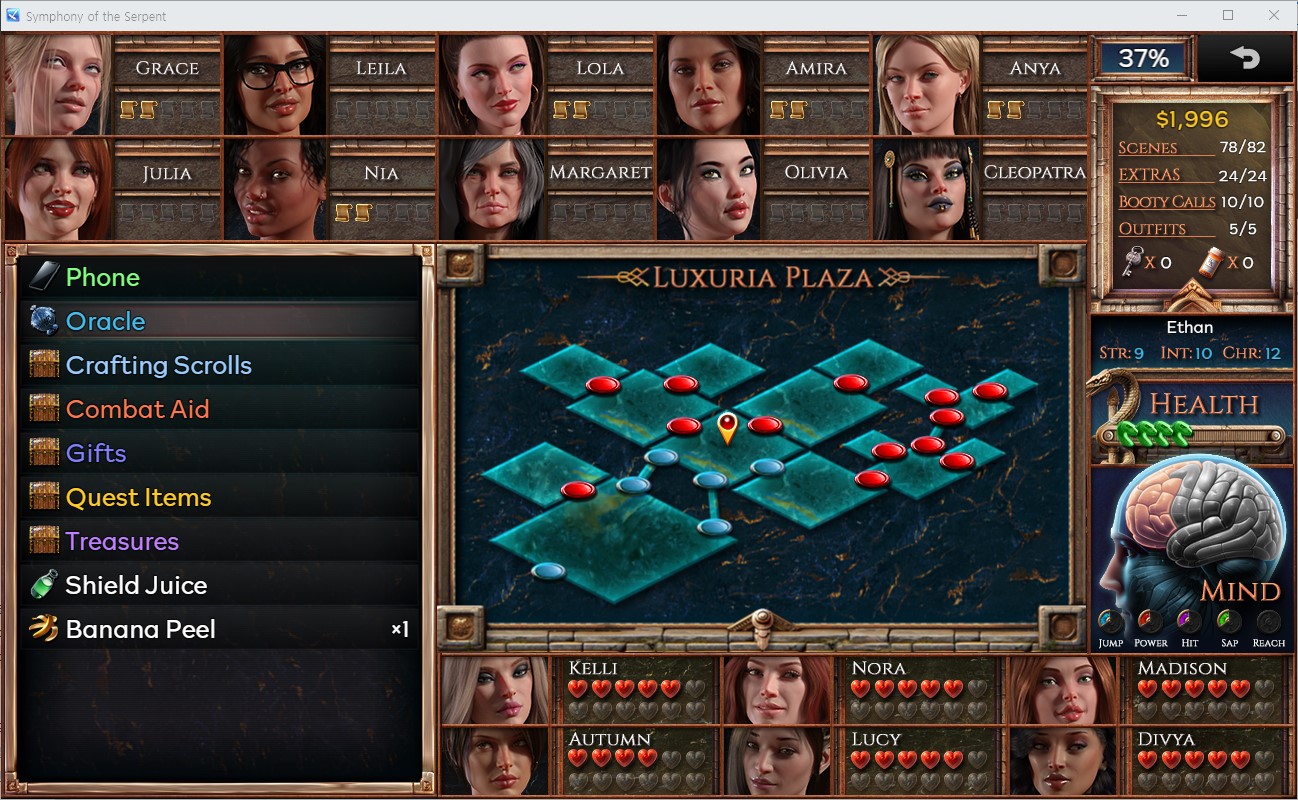The image size is (1298, 800).
Task: Open the Phone menu entry
Action: pos(102,277)
